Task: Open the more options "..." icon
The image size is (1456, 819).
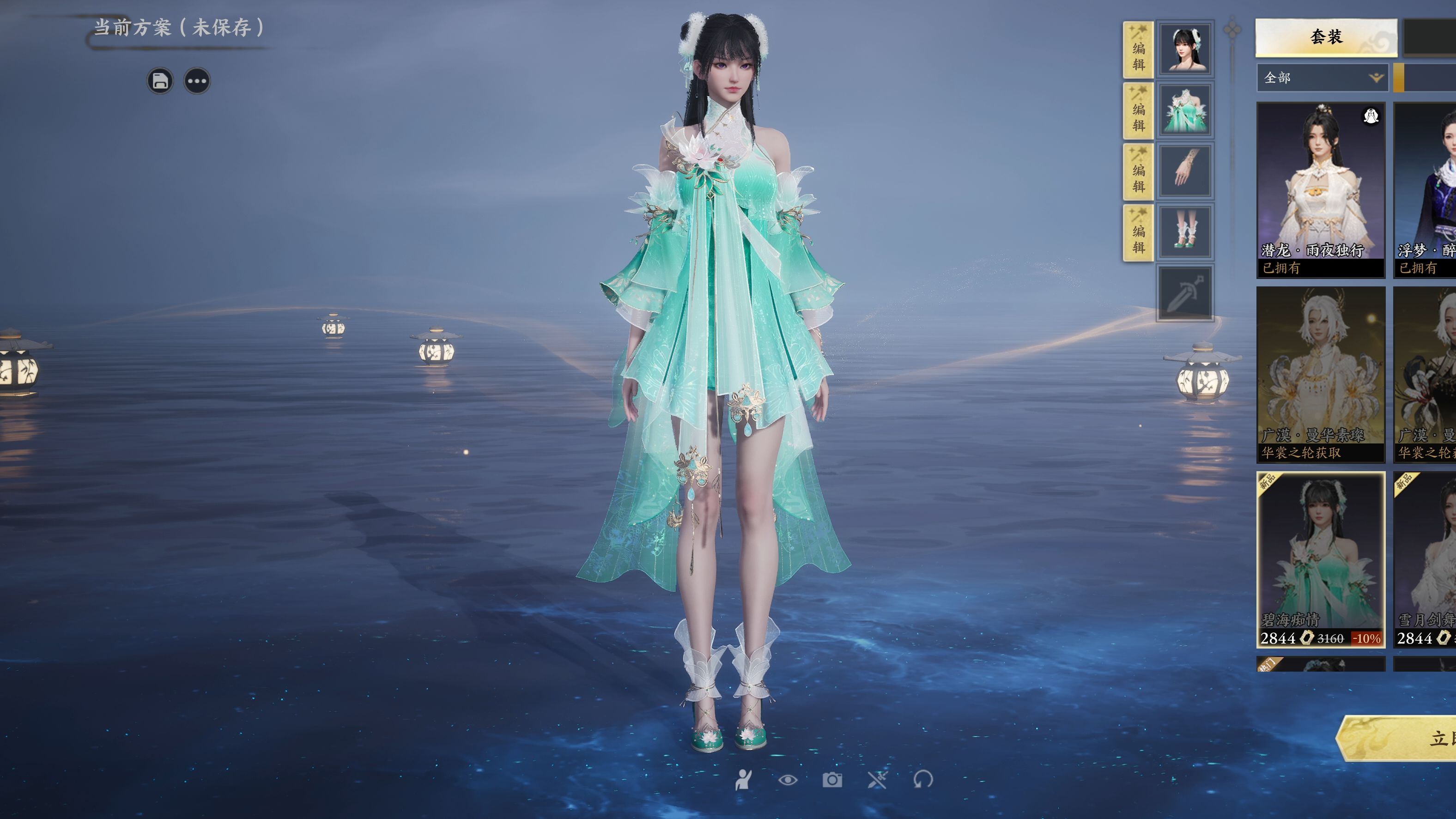Action: click(197, 80)
